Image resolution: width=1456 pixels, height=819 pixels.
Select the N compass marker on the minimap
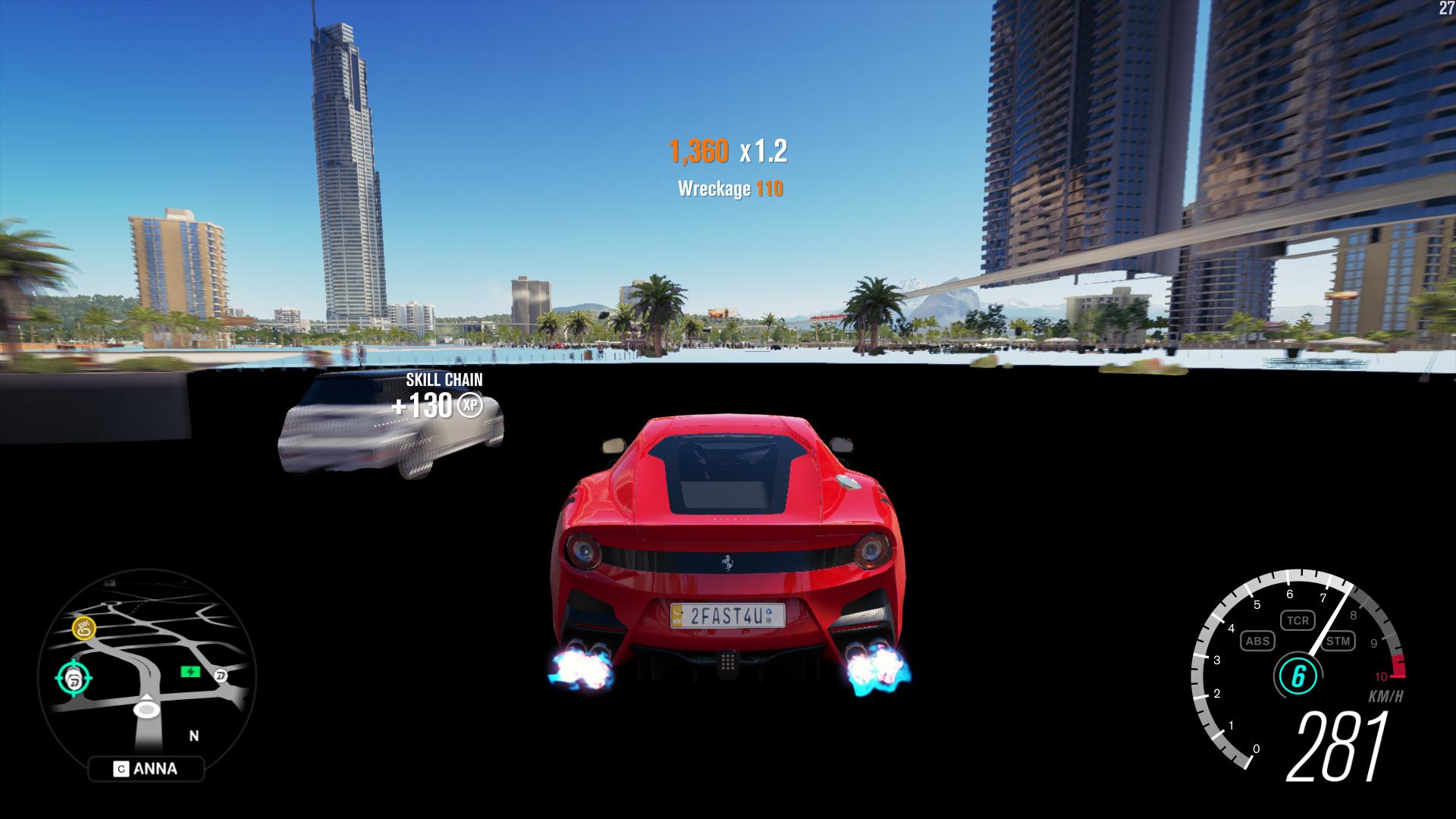tap(193, 736)
